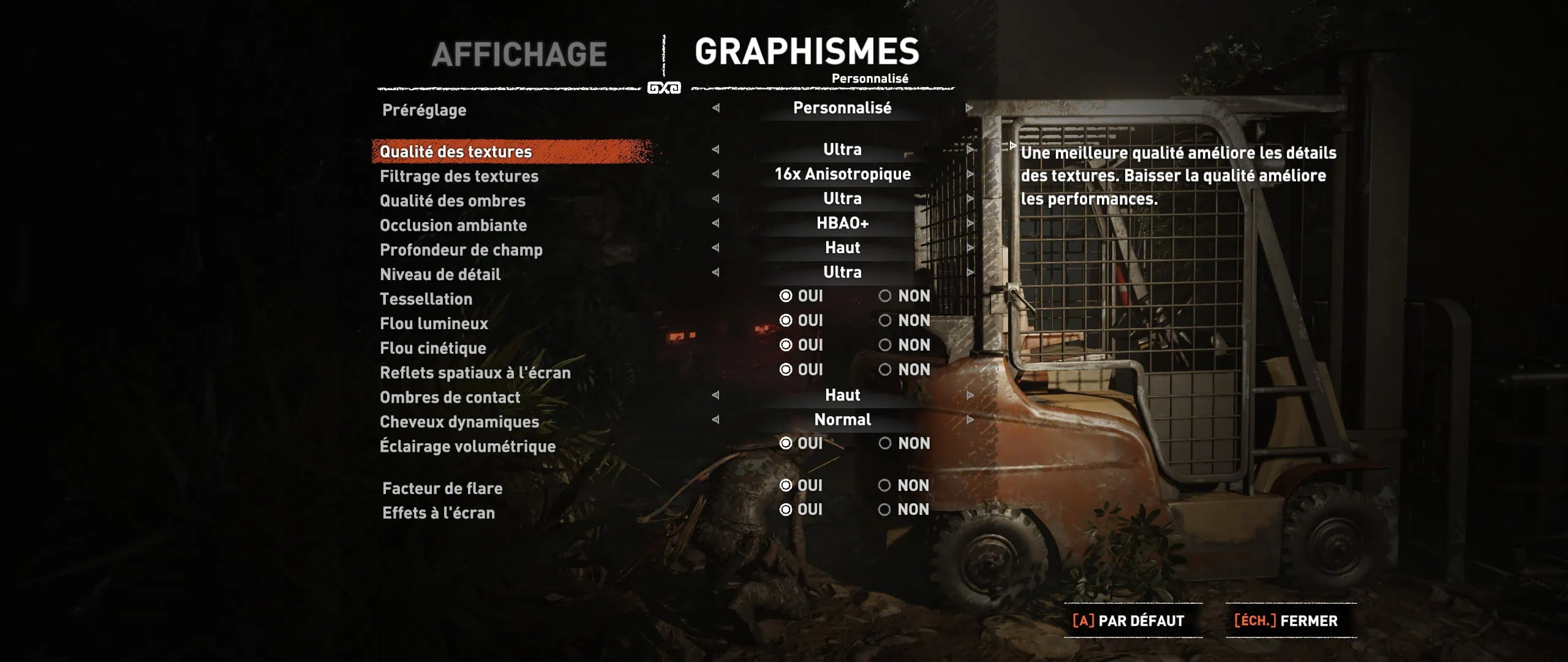Screen dimensions: 1568x662
Task: Click right arrow next to Préréglage Personnalisé
Action: click(x=969, y=108)
